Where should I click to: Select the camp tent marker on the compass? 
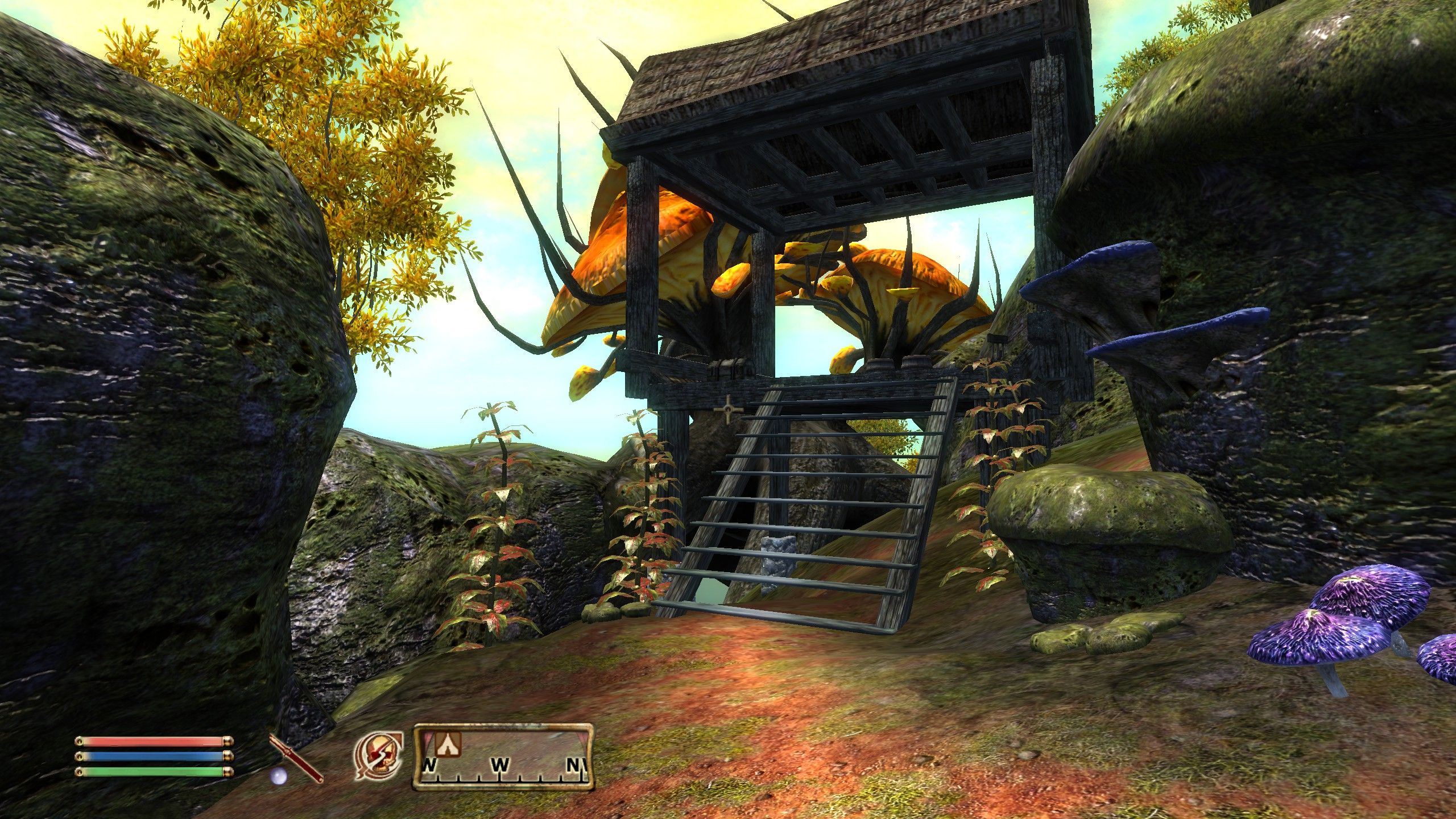[x=448, y=743]
